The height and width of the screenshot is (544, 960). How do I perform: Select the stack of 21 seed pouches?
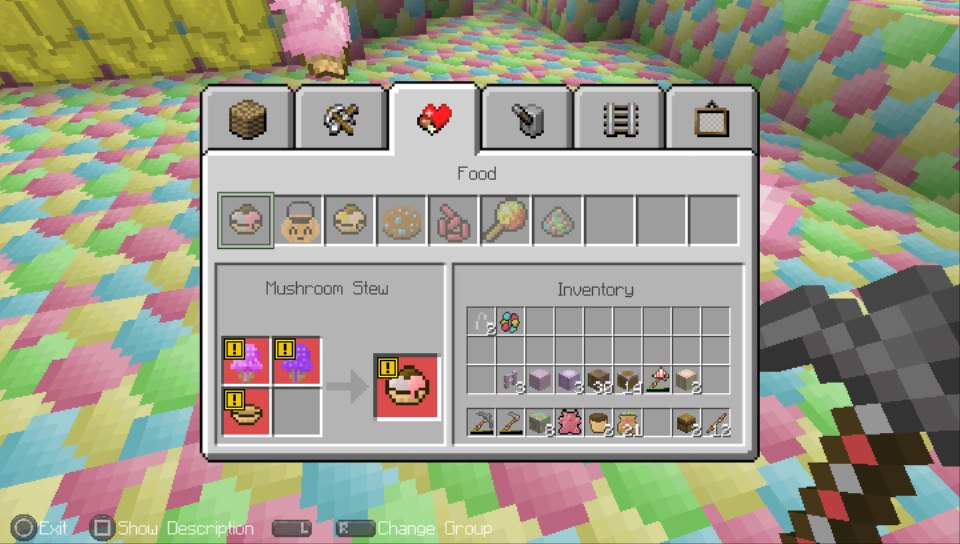(627, 423)
